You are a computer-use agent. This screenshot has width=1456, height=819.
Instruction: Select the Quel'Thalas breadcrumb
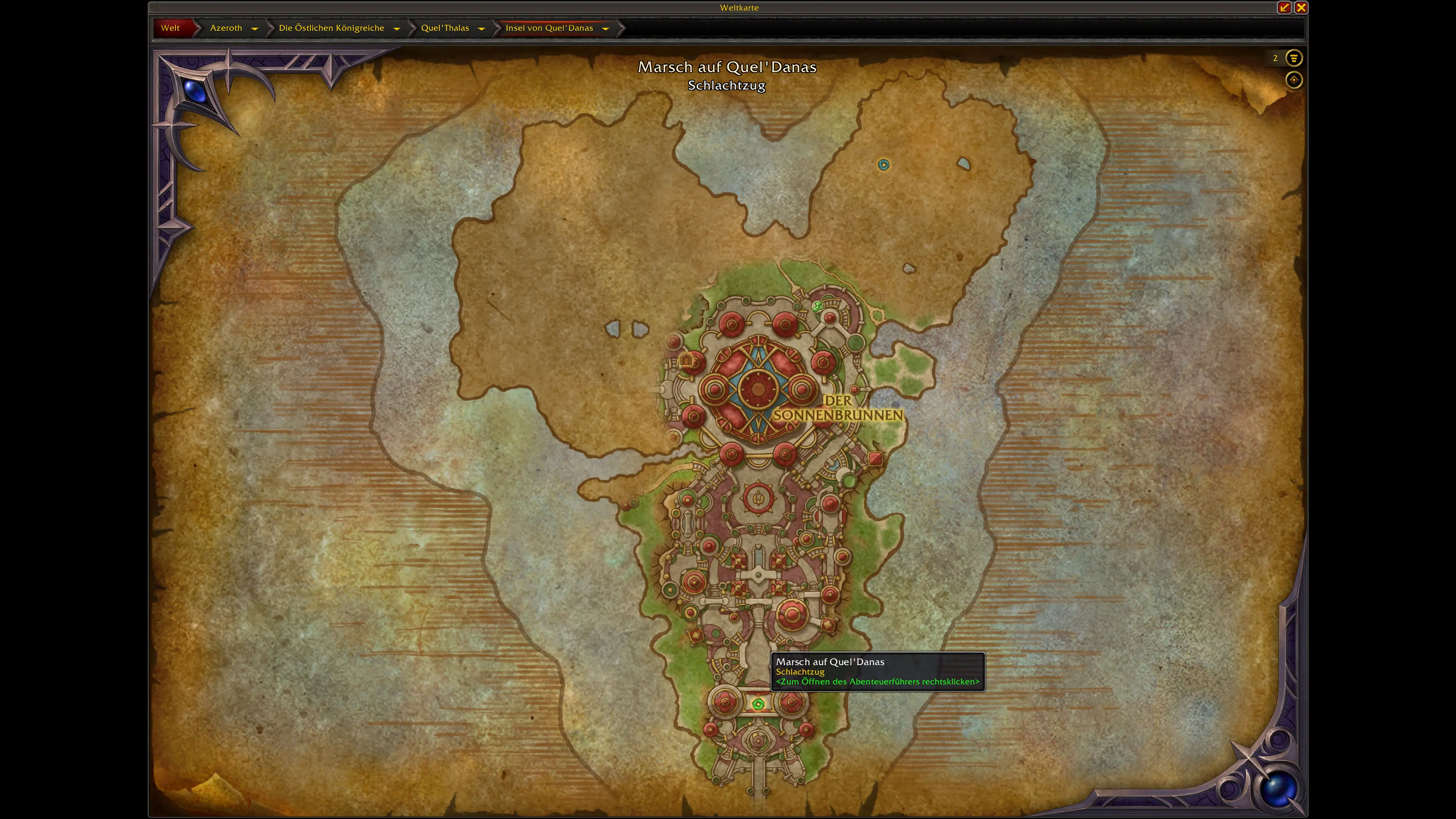click(445, 28)
